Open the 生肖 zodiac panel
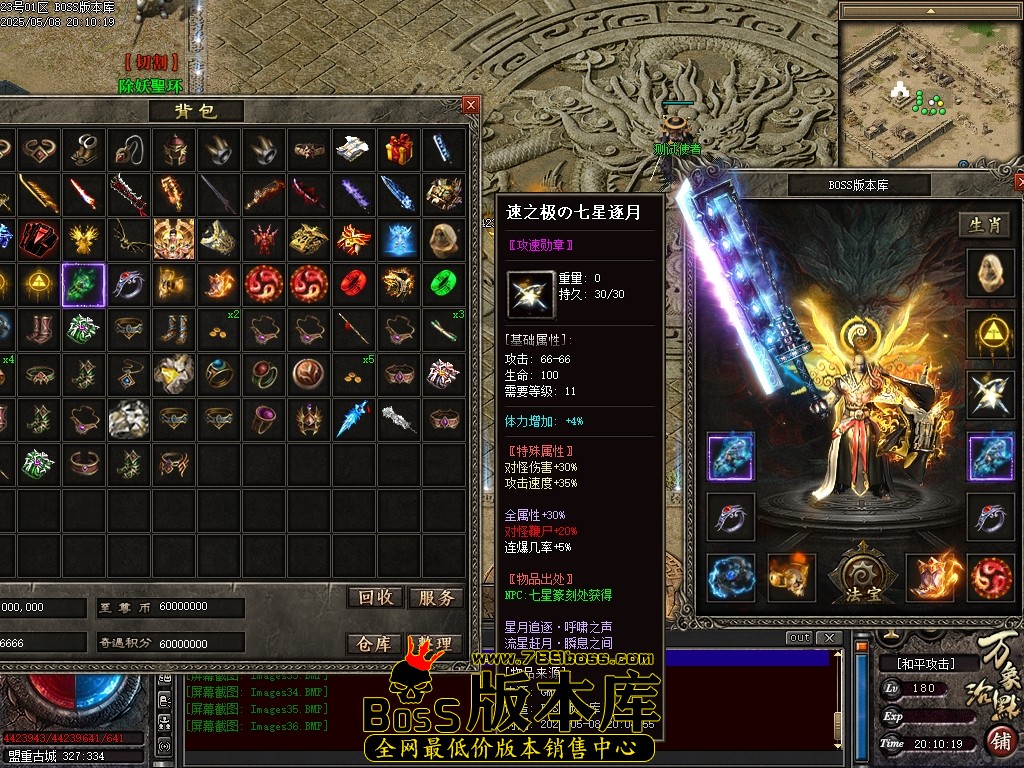Viewport: 1024px width, 768px height. pyautogui.click(x=986, y=225)
